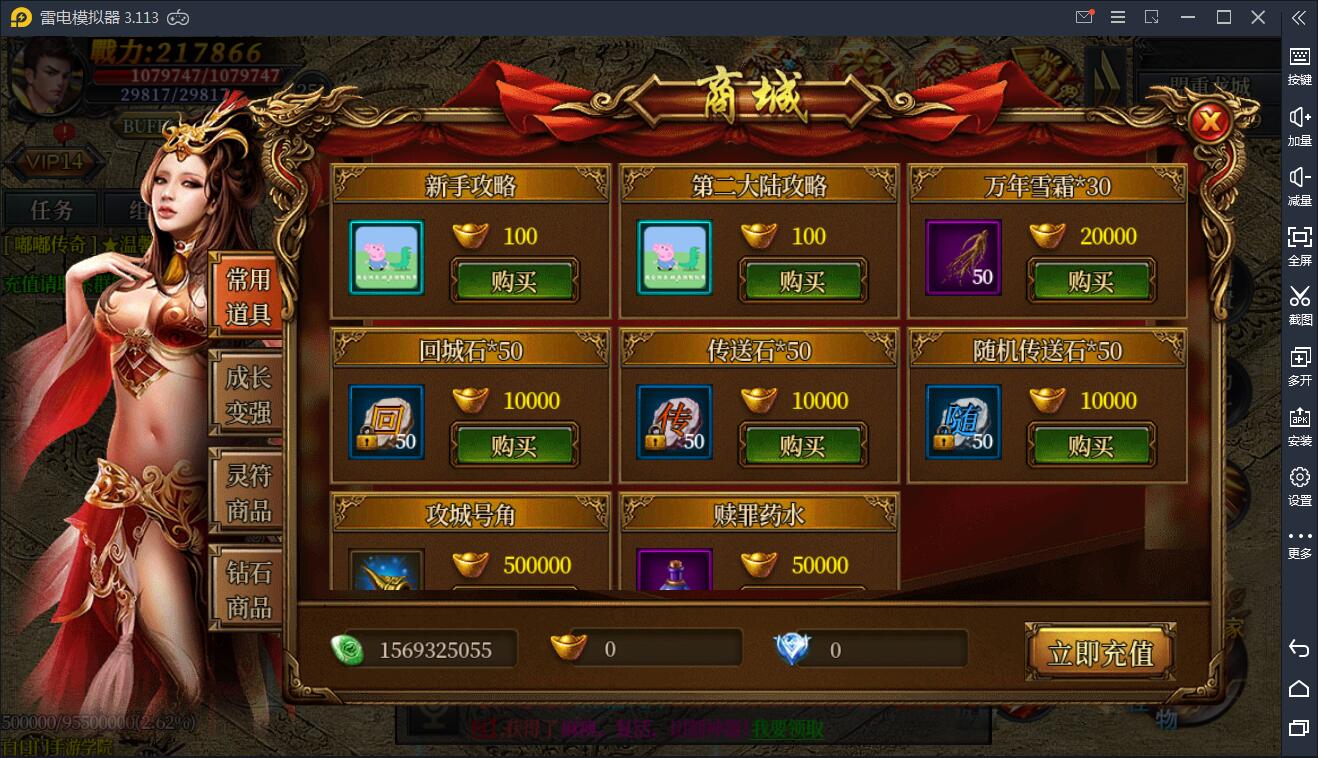Open the emulator 截图 screenshot tool
Viewport: 1318px width, 758px height.
(x=1299, y=304)
